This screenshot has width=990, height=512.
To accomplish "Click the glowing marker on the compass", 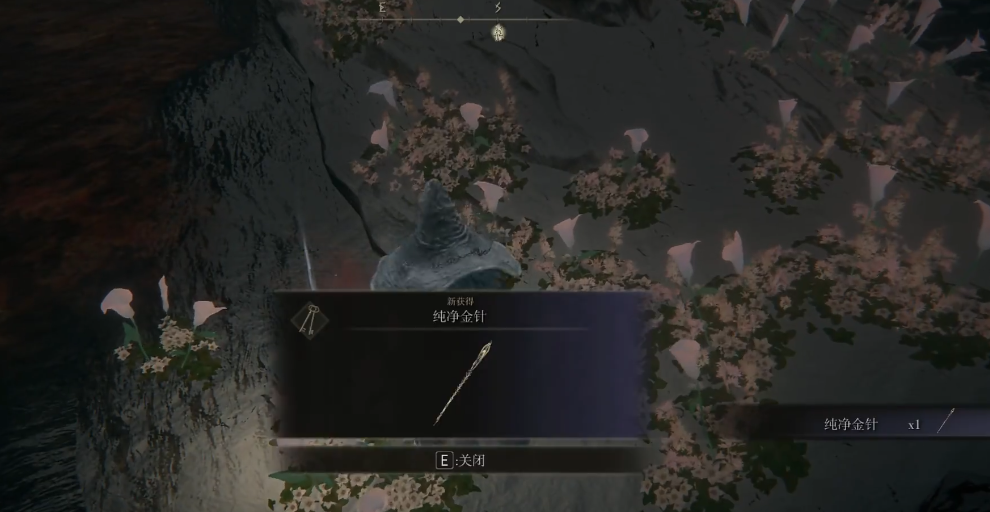I will coord(498,33).
